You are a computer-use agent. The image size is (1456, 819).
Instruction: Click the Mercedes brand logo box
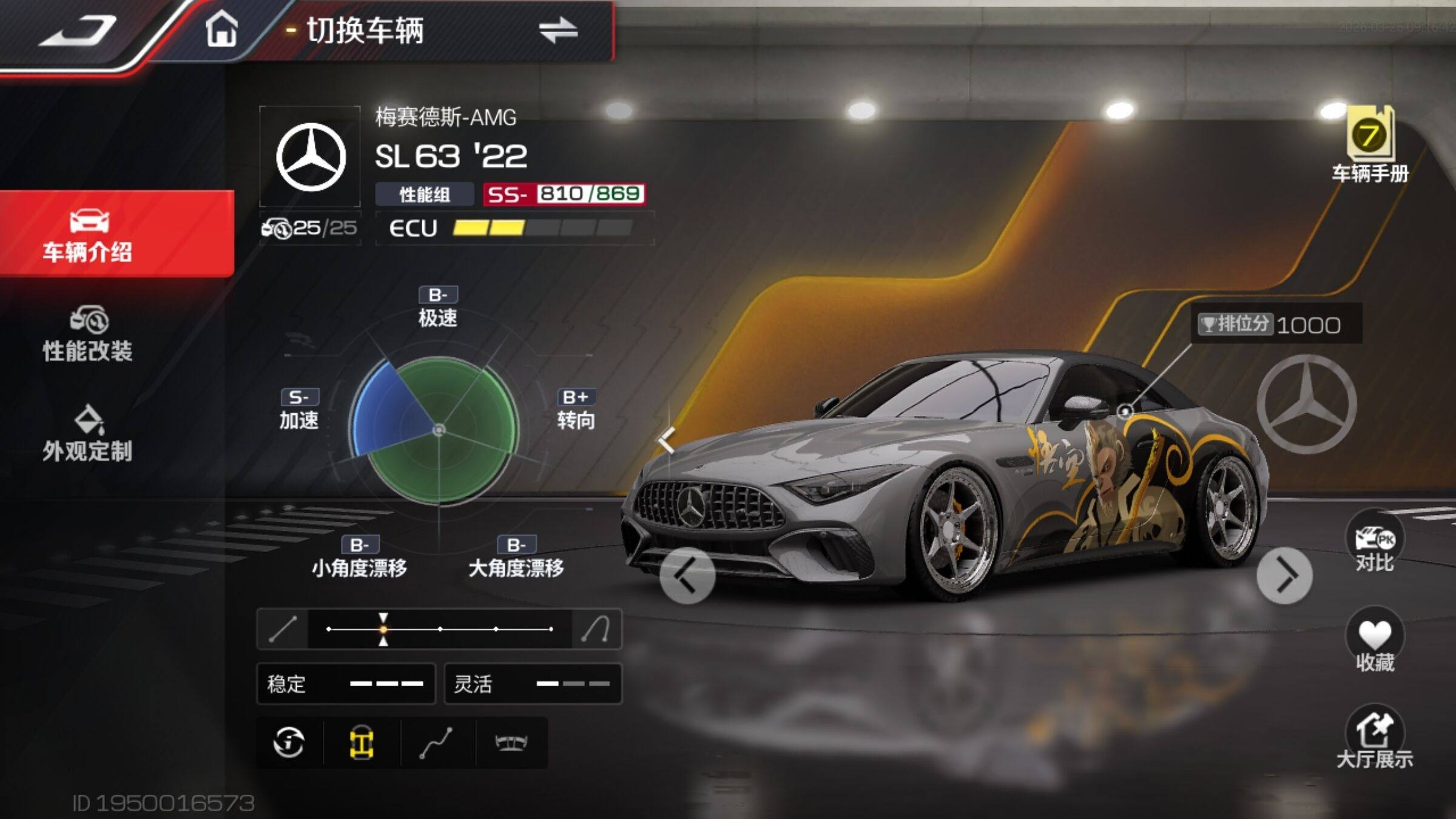click(310, 157)
